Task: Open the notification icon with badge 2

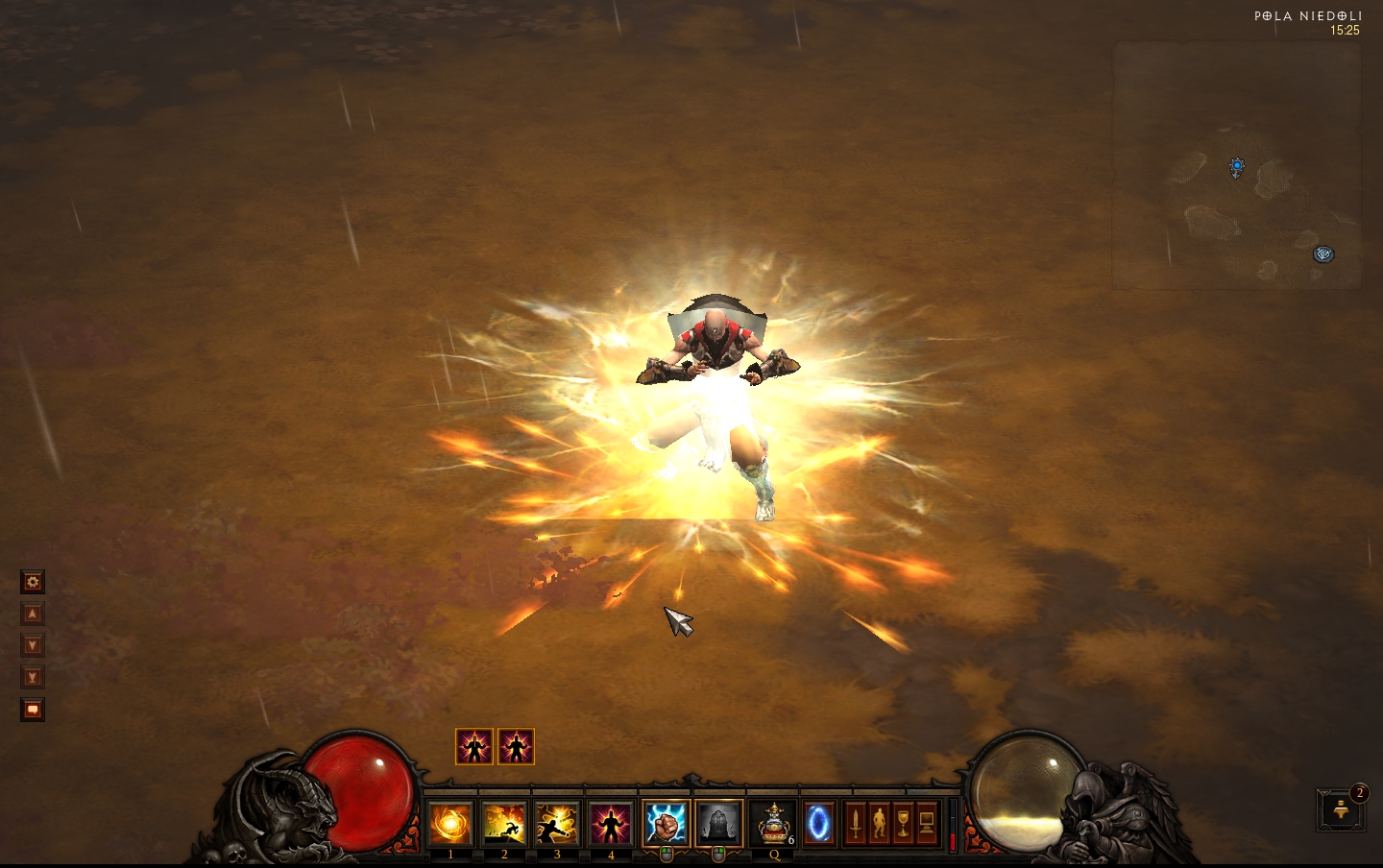Action: pos(1341,810)
